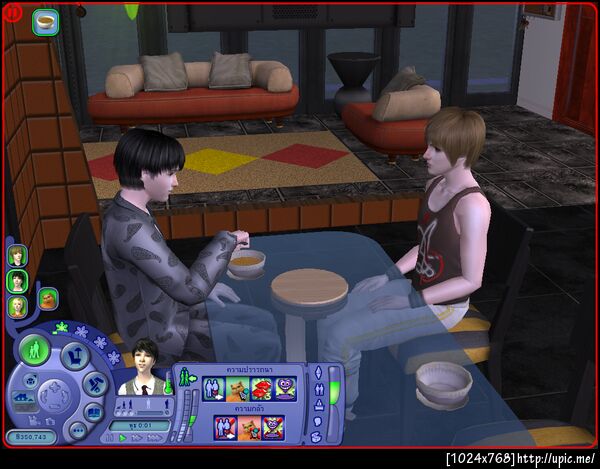Activate the green Live mode button

34,349
